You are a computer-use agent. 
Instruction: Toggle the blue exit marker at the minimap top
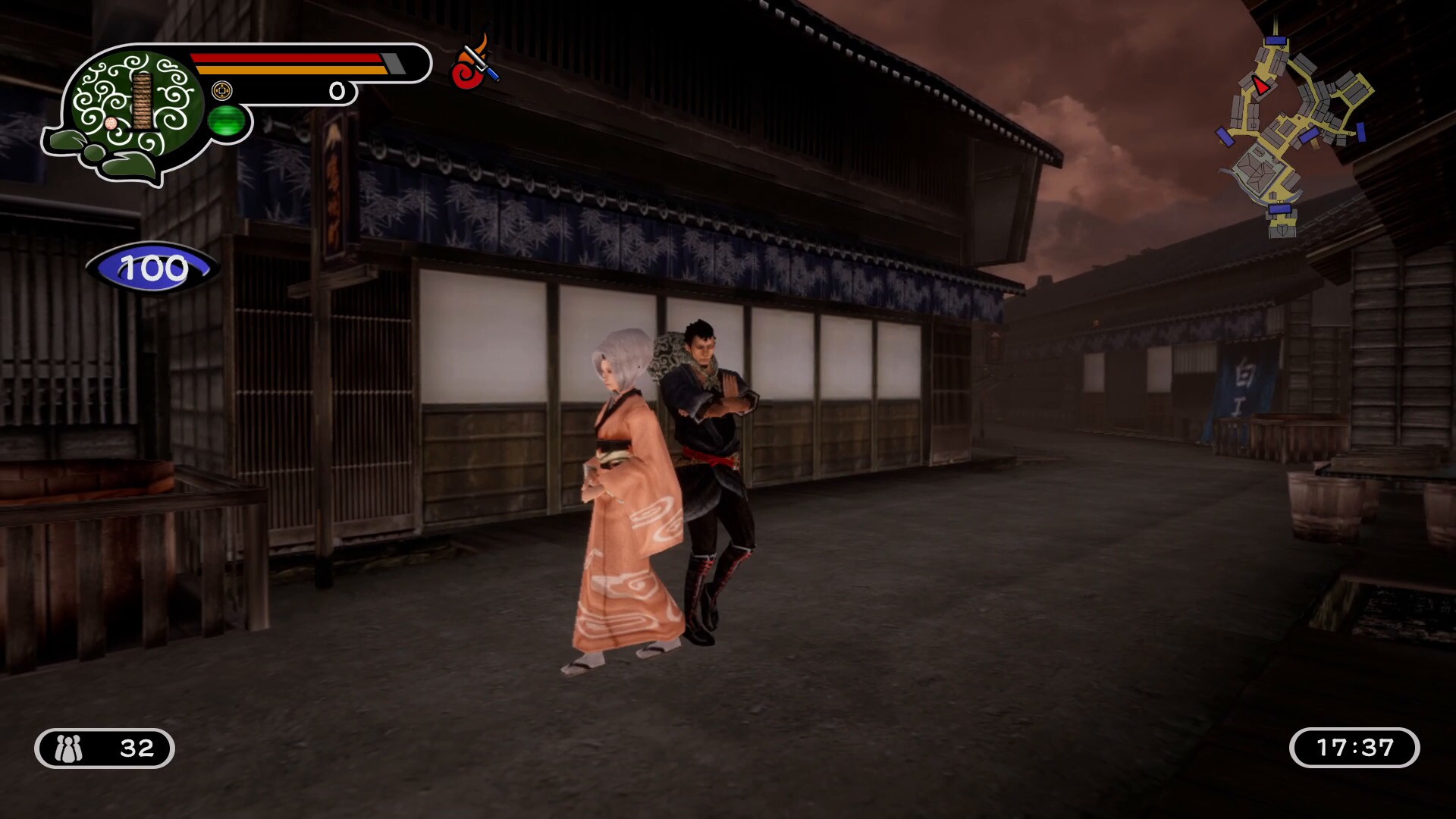pos(1276,40)
